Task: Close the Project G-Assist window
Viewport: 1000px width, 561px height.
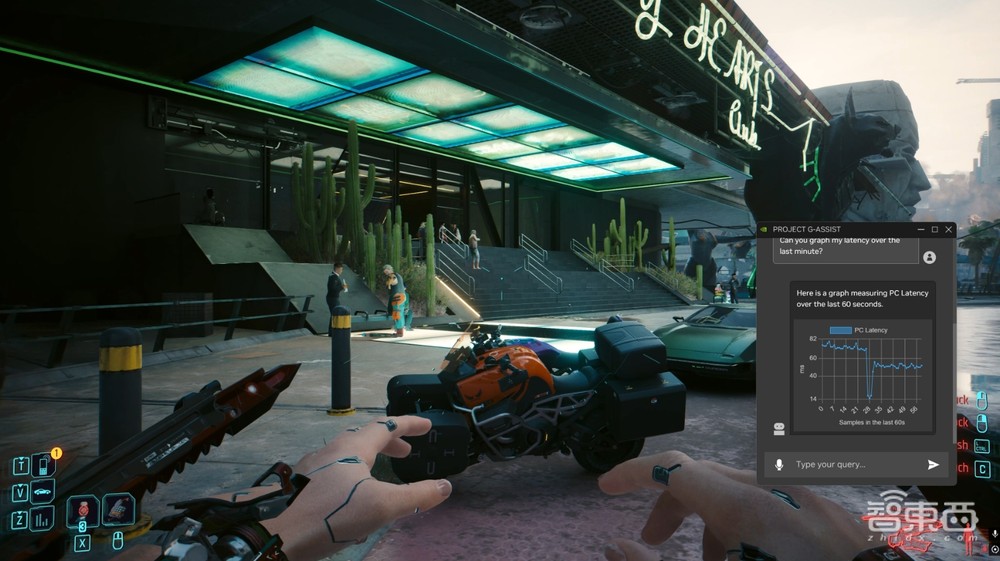Action: click(948, 229)
